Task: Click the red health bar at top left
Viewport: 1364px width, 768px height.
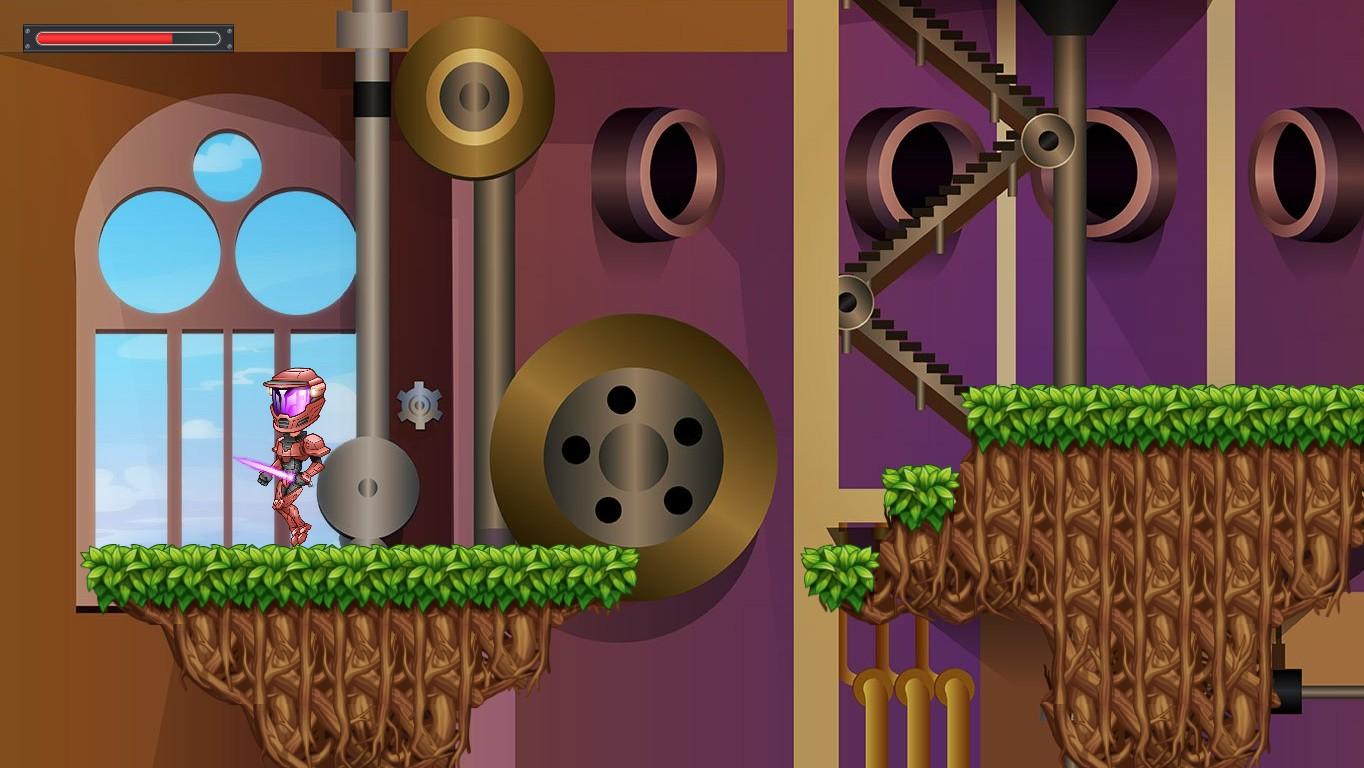Action: [x=105, y=37]
